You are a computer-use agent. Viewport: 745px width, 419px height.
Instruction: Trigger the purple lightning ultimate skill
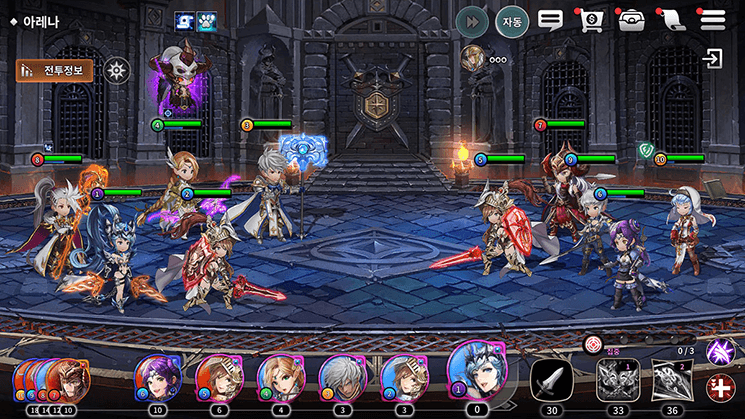[x=720, y=351]
